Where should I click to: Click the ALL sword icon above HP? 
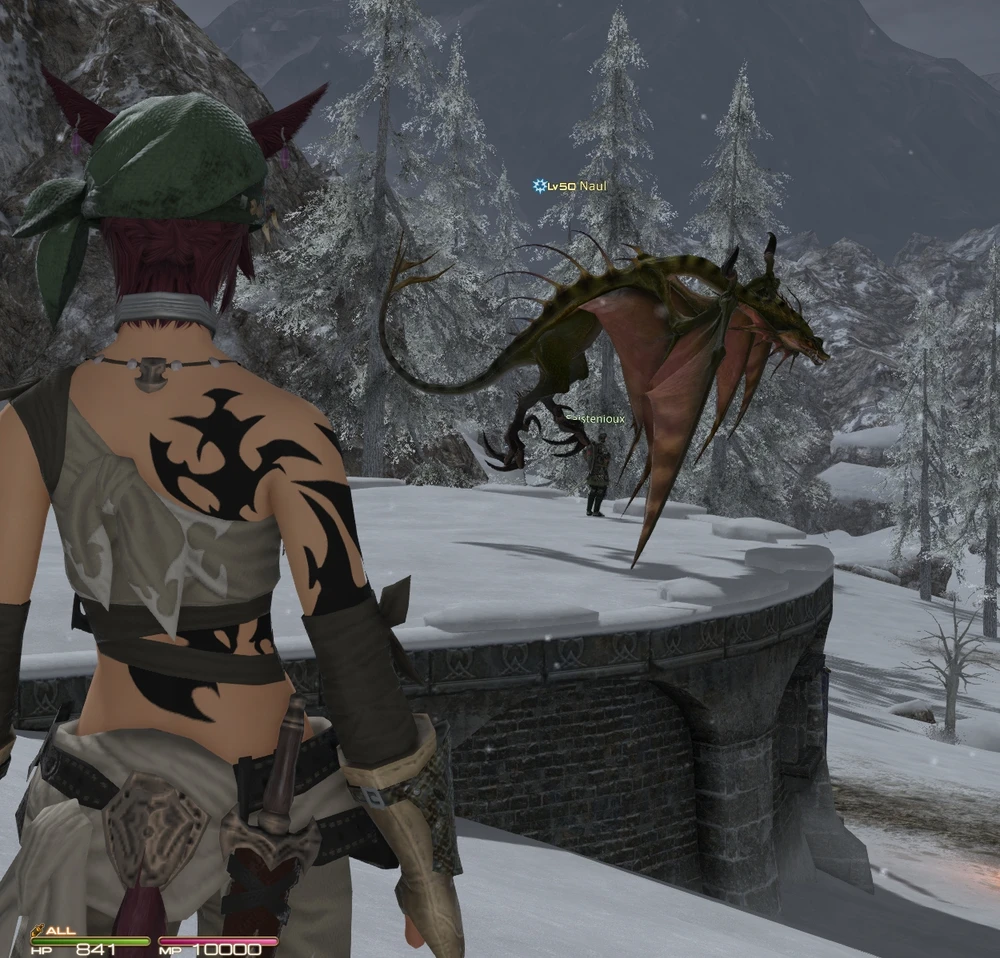pos(38,929)
